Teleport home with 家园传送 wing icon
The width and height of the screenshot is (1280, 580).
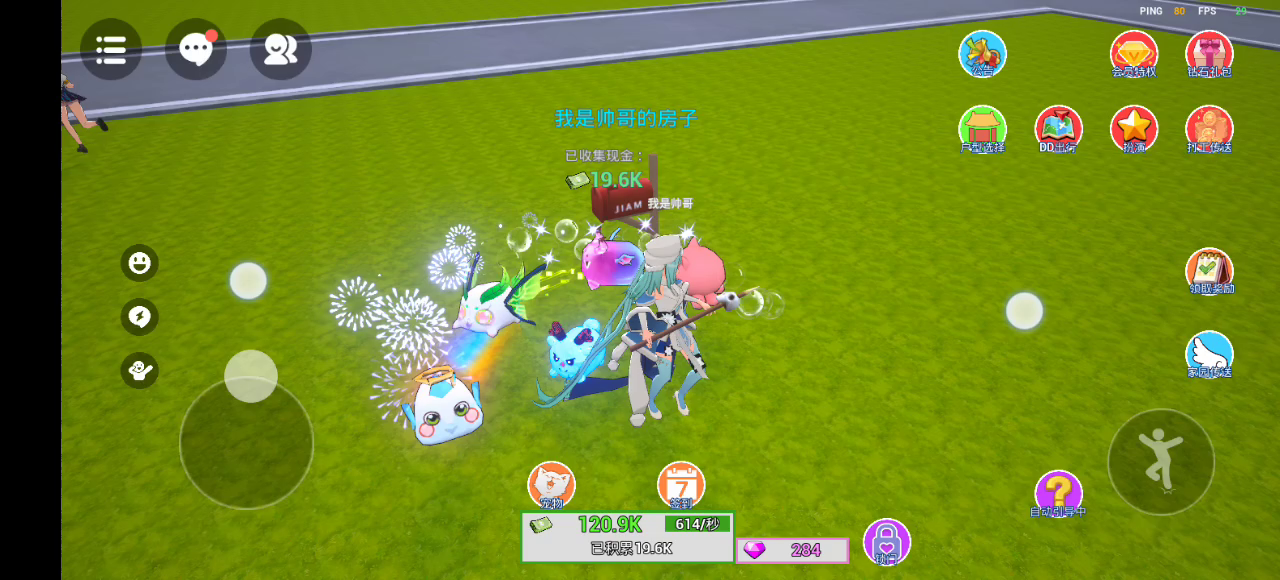1209,354
